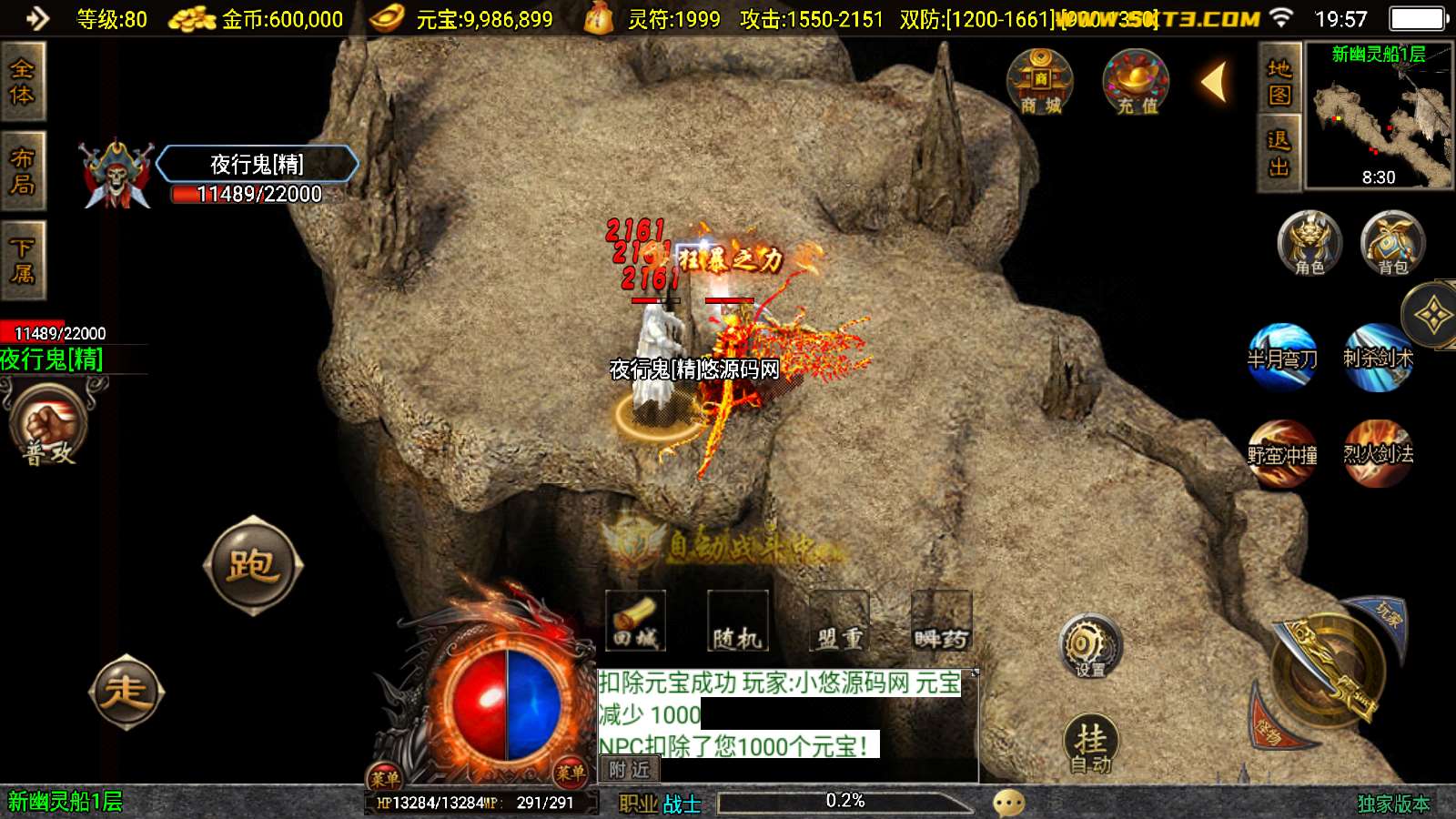
Task: Switch to 跑 run mode
Action: [252, 565]
